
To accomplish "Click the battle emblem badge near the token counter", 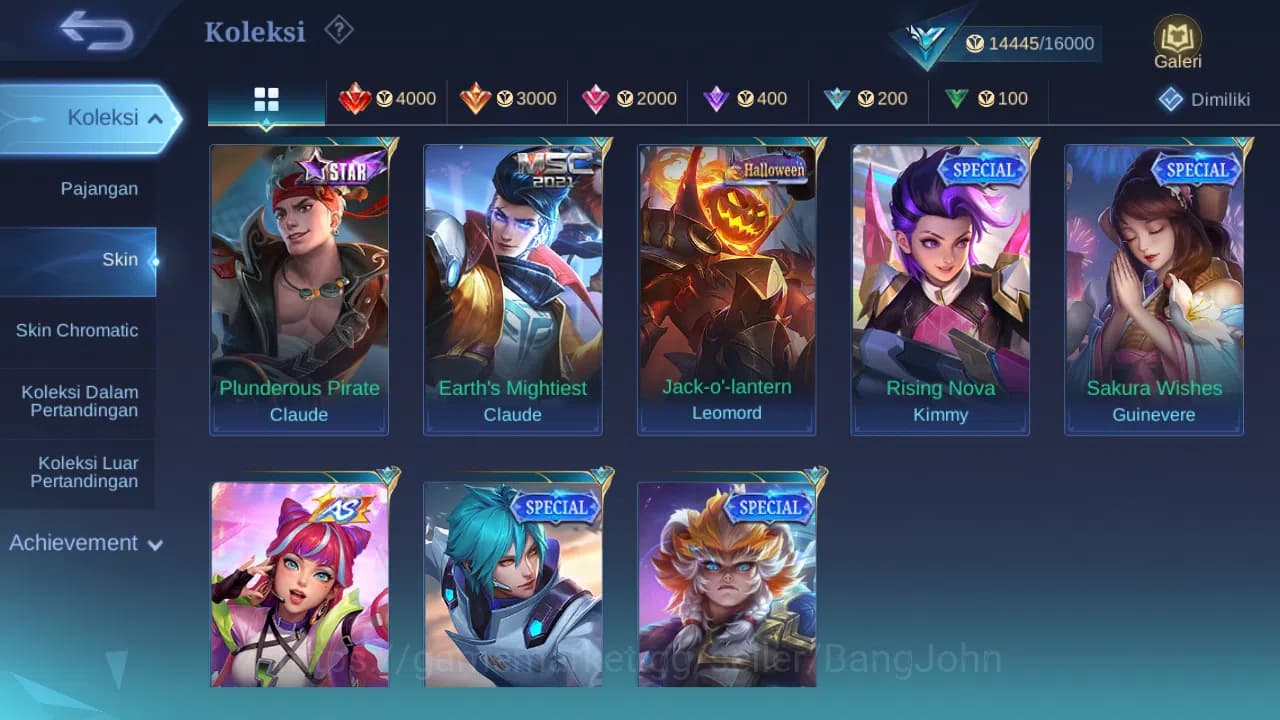I will pyautogui.click(x=925, y=40).
